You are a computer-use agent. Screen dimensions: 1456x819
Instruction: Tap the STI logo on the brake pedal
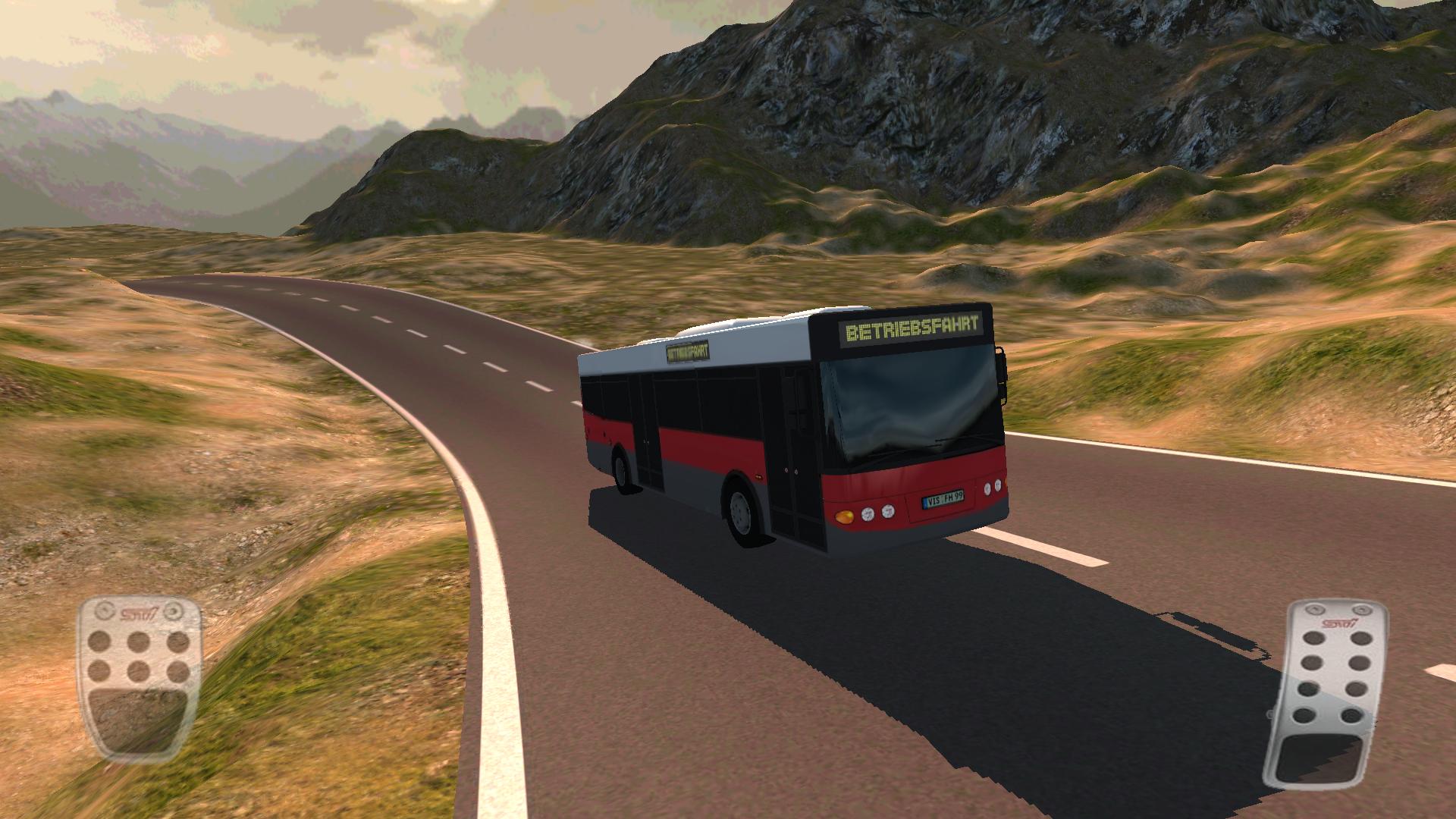[x=139, y=611]
